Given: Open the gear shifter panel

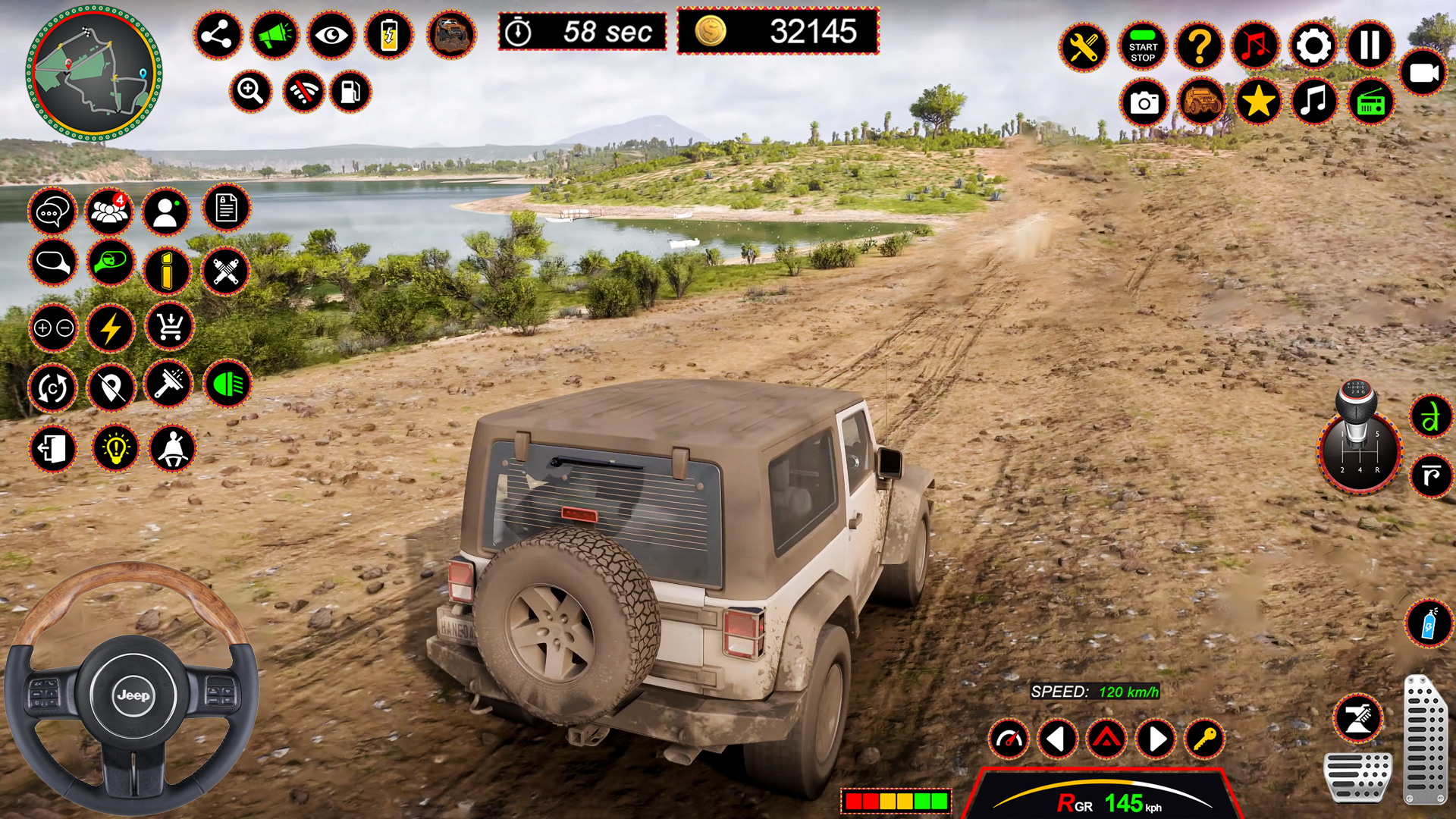Looking at the screenshot, I should click(1361, 451).
